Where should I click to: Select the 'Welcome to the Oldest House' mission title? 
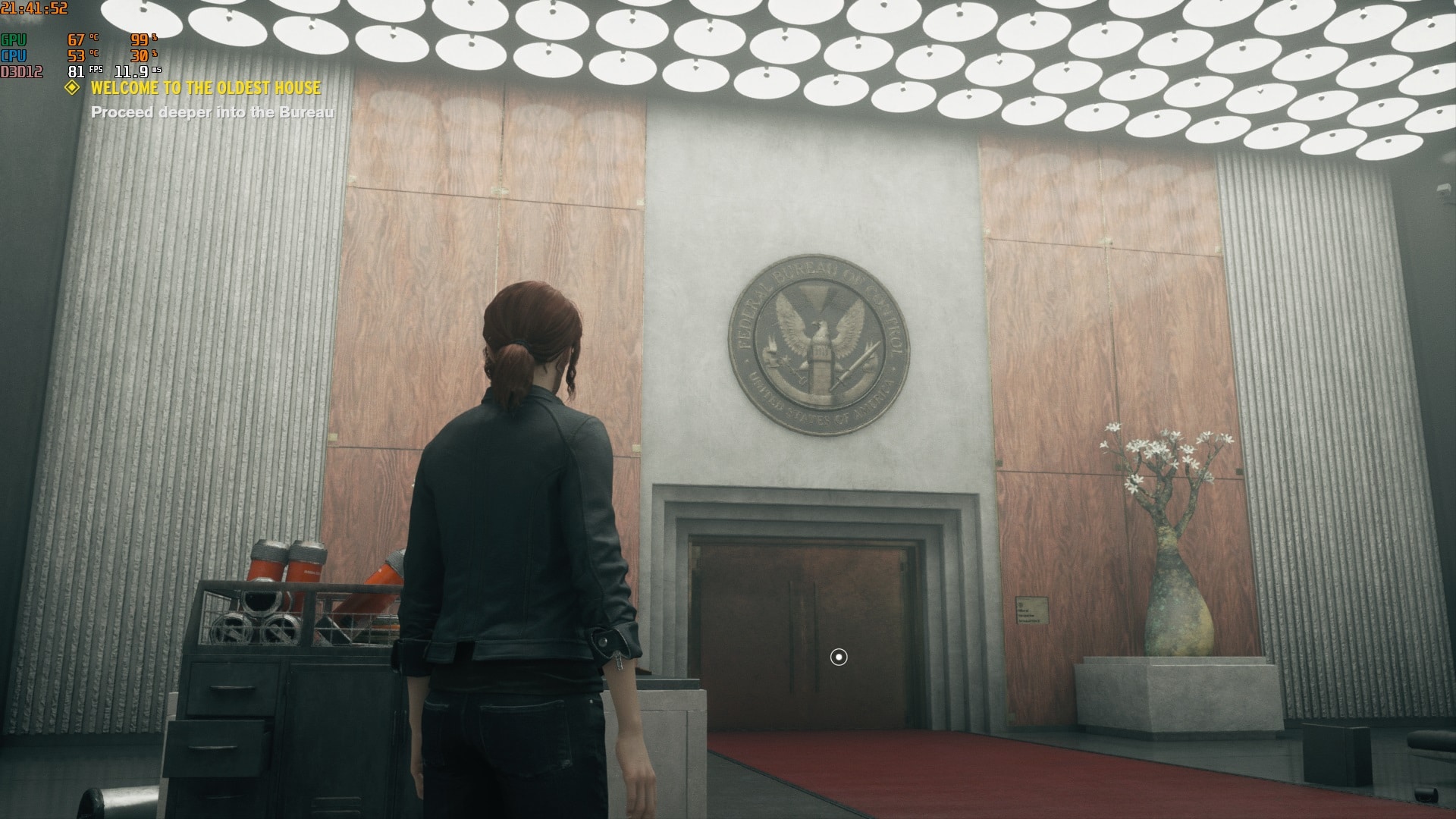[x=206, y=88]
